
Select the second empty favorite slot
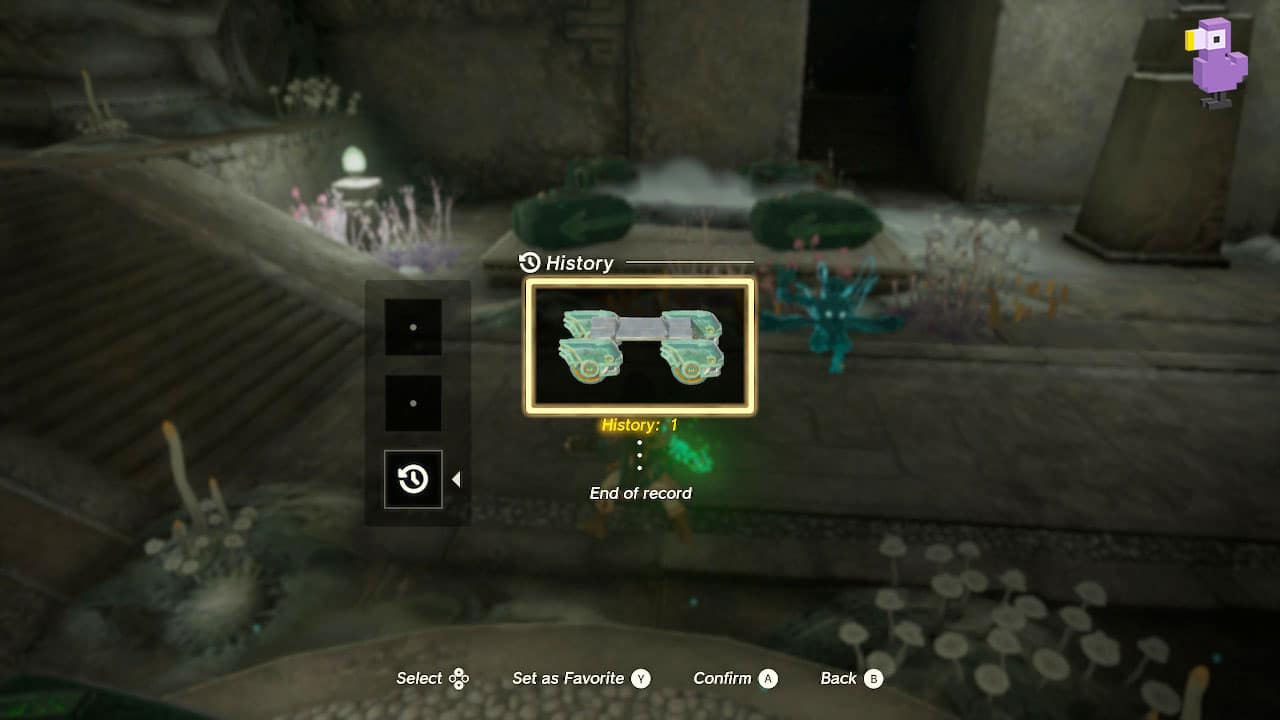tap(413, 403)
